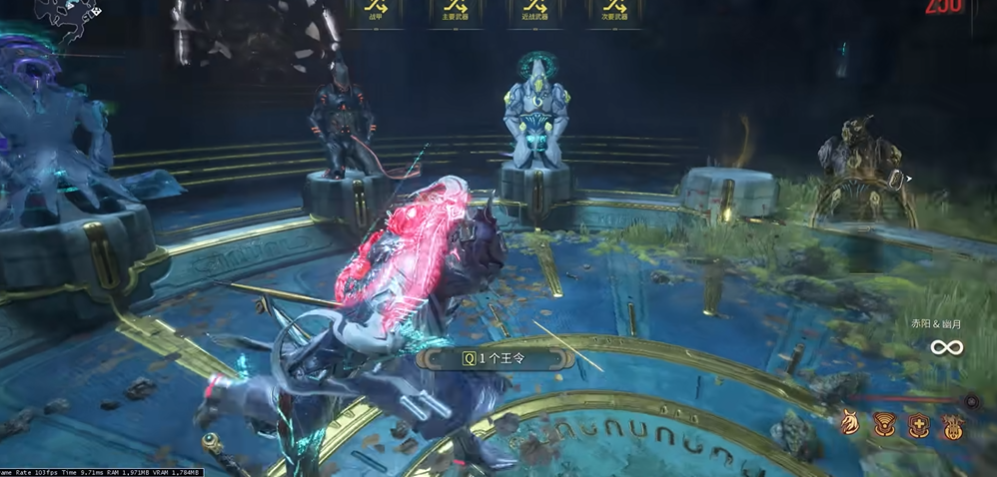Choose the 主要武器 primary weapon marker
The height and width of the screenshot is (477, 997).
click(455, 11)
